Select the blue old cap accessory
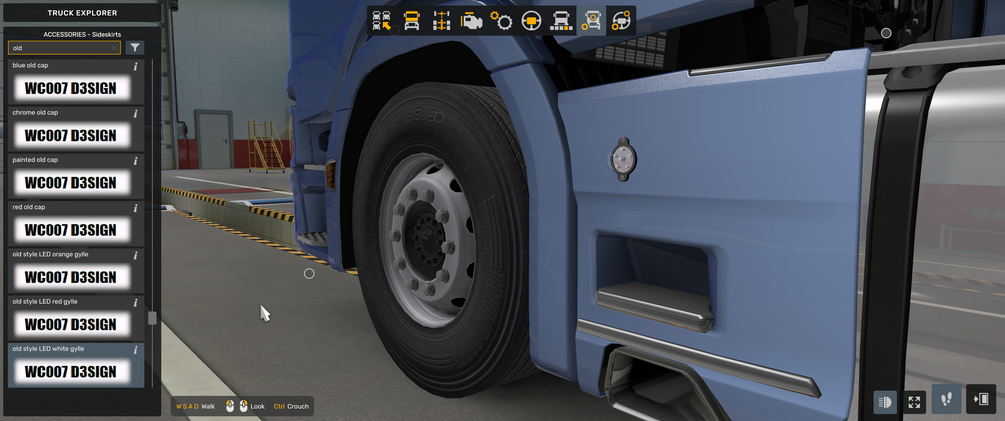The image size is (1005, 421). coord(70,88)
